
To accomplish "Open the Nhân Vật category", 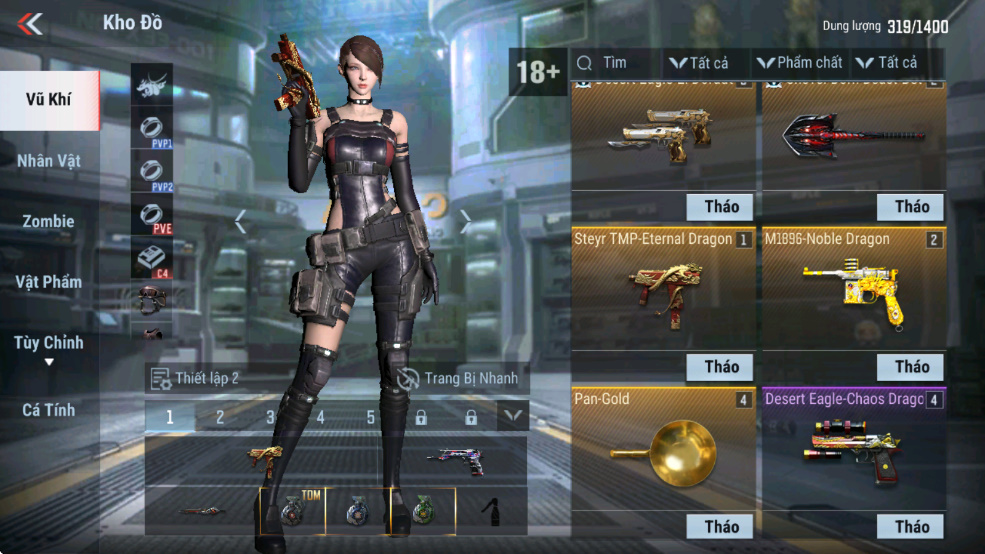I will point(48,160).
